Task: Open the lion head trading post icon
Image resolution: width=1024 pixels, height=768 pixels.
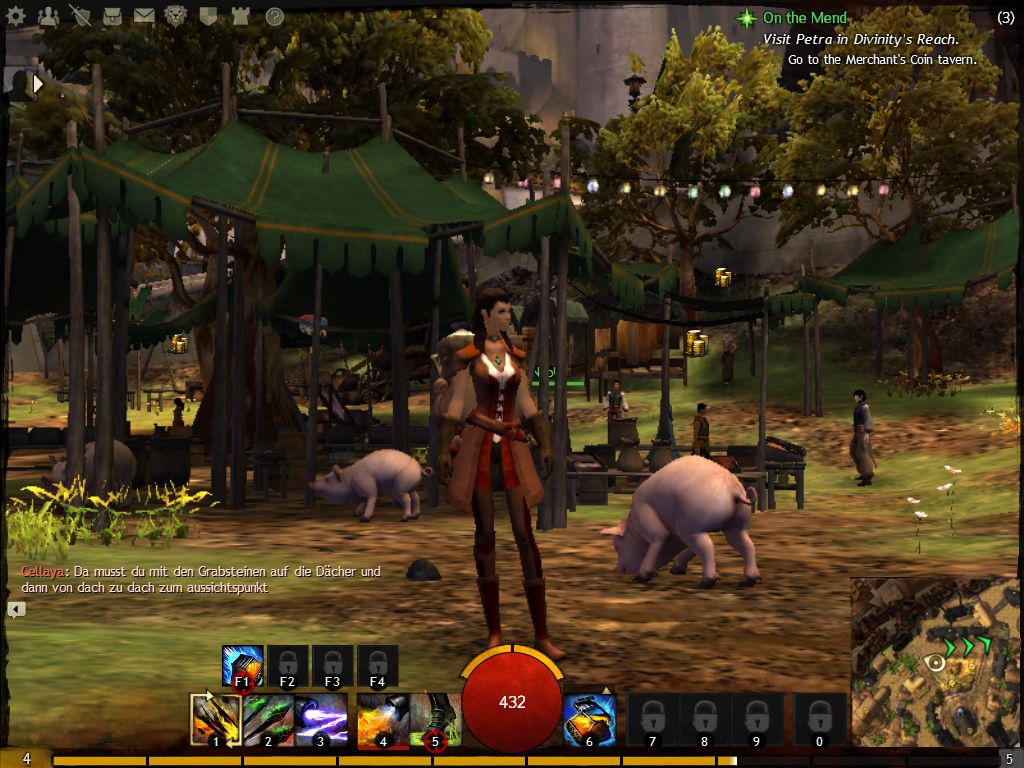Action: tap(176, 16)
